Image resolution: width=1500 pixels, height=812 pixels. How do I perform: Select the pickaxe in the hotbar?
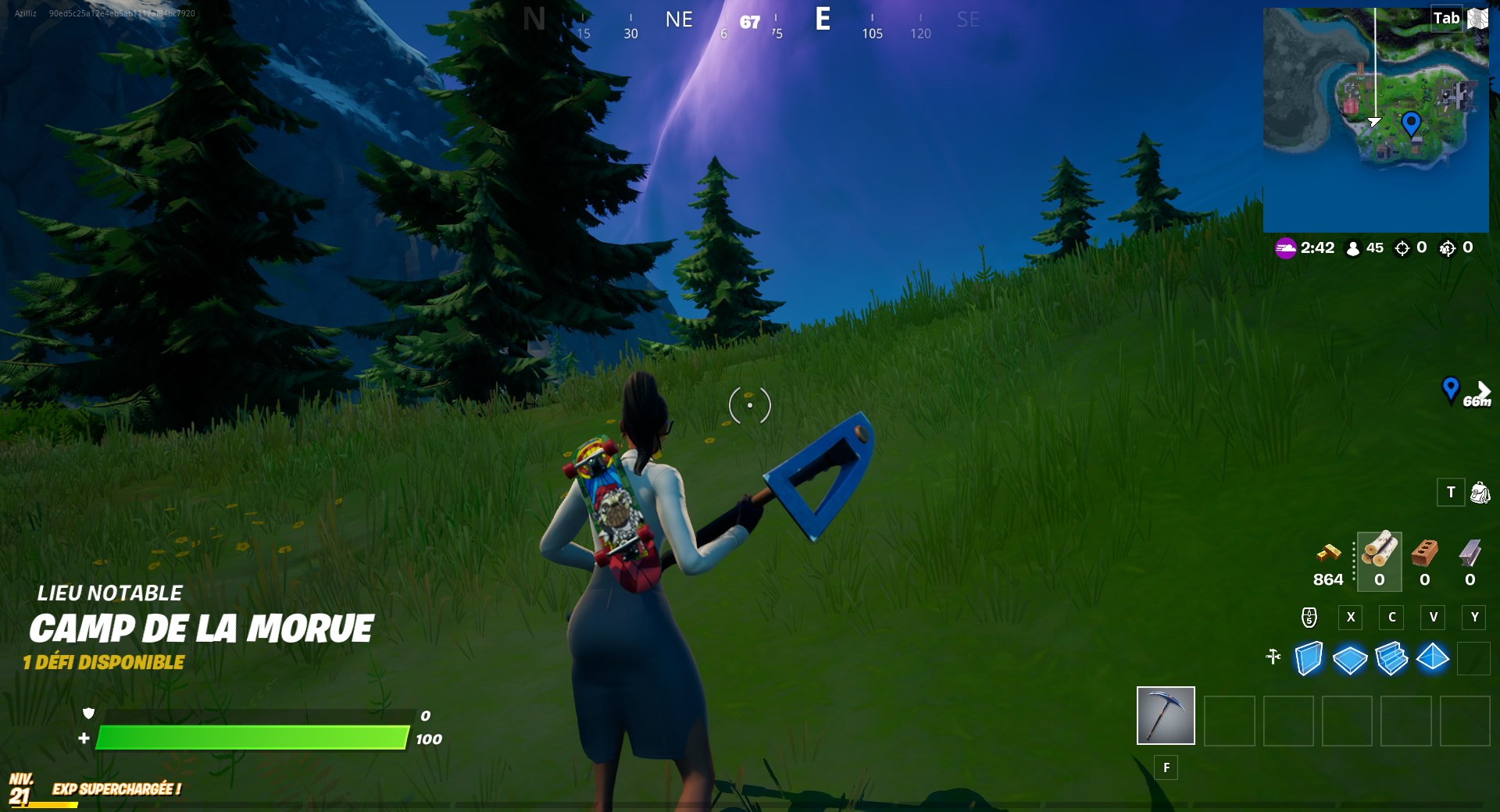click(1166, 715)
